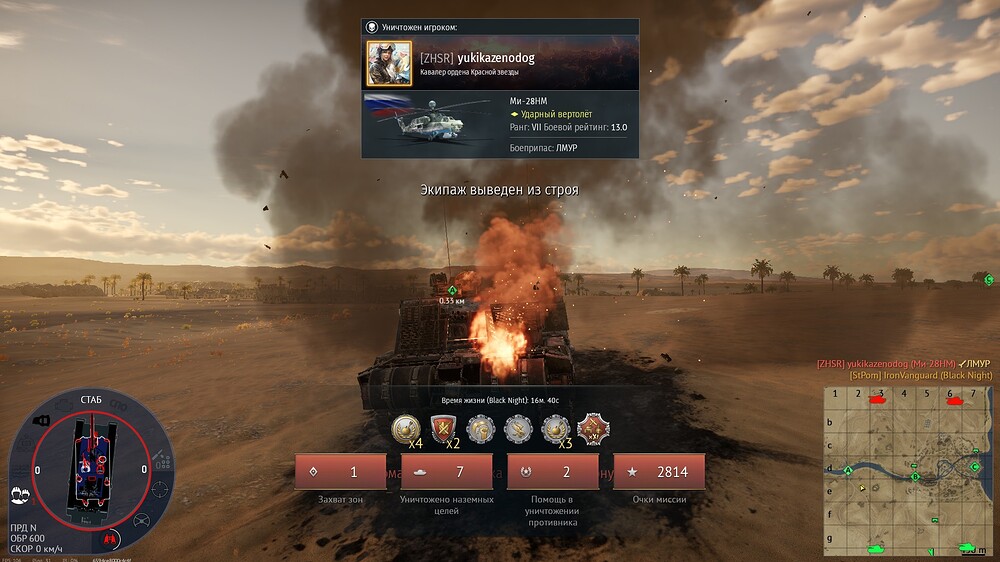Select capture point B on the minimap
This screenshot has width=1000, height=562.
tap(915, 477)
